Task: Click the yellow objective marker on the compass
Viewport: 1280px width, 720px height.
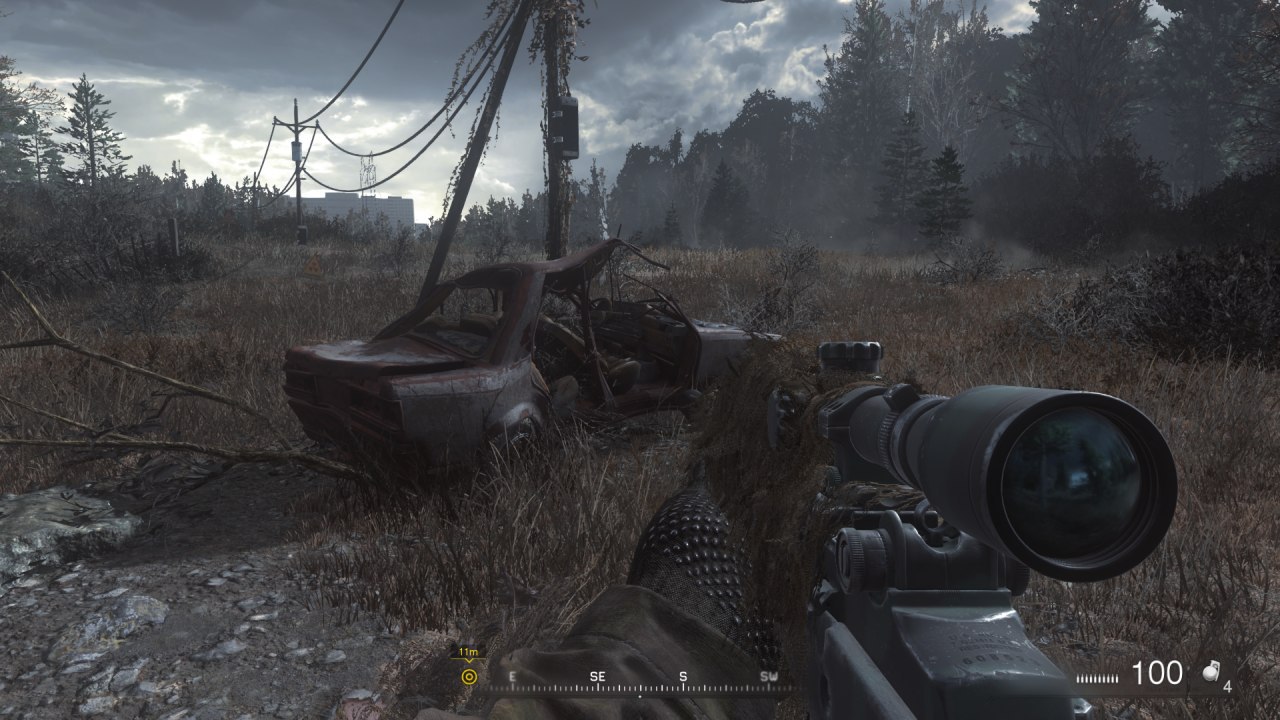Action: [x=468, y=677]
